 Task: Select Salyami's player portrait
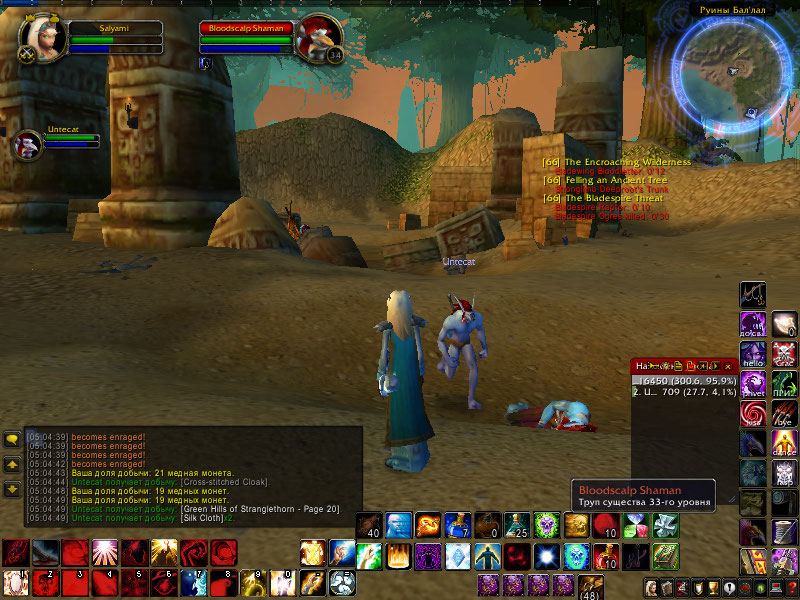point(43,38)
